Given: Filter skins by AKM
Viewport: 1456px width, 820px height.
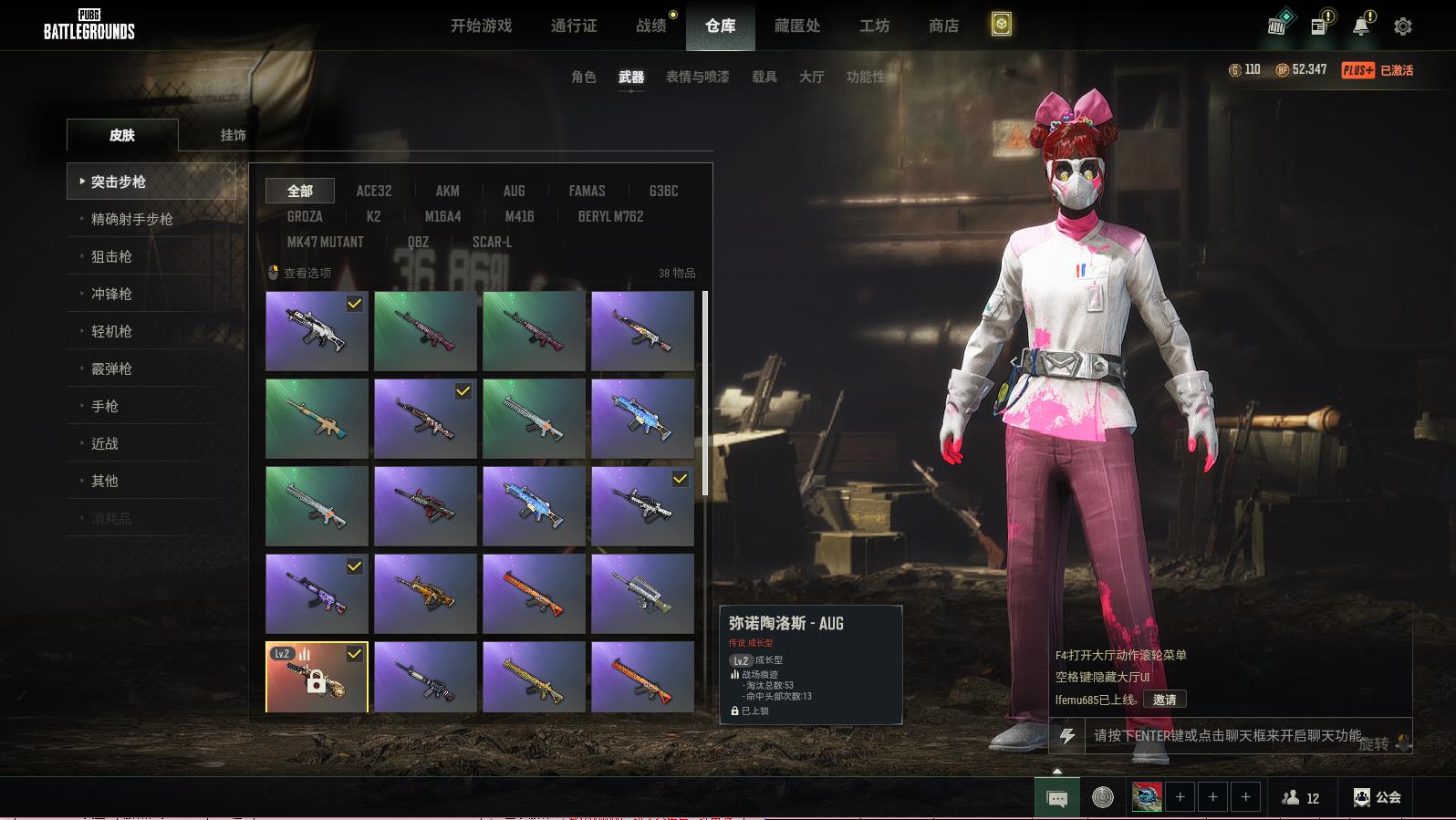Looking at the screenshot, I should [447, 191].
